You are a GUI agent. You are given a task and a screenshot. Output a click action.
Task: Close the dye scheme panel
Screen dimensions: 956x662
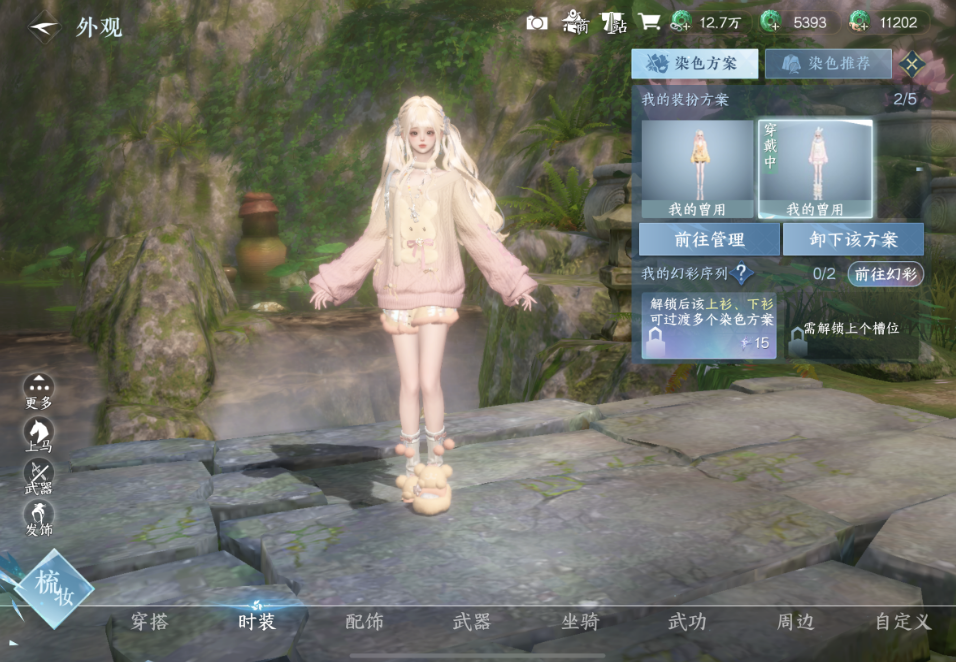911,63
